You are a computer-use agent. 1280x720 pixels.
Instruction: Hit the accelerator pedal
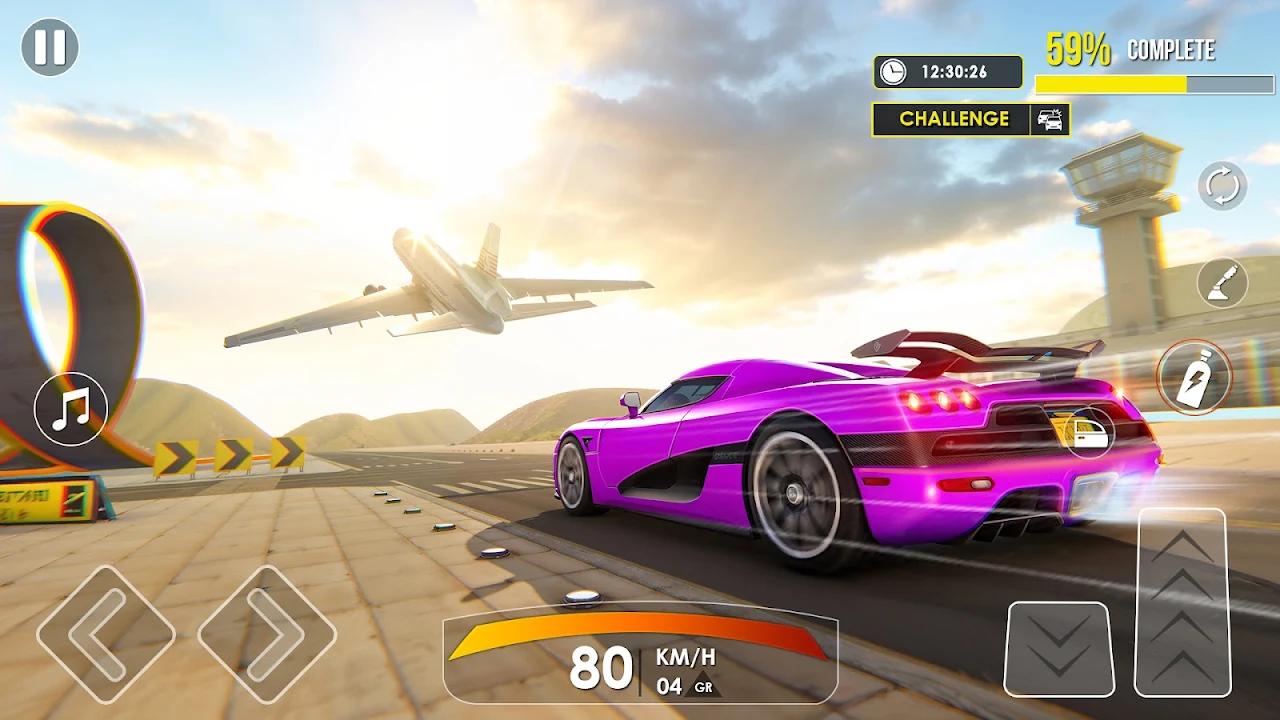coord(1182,602)
